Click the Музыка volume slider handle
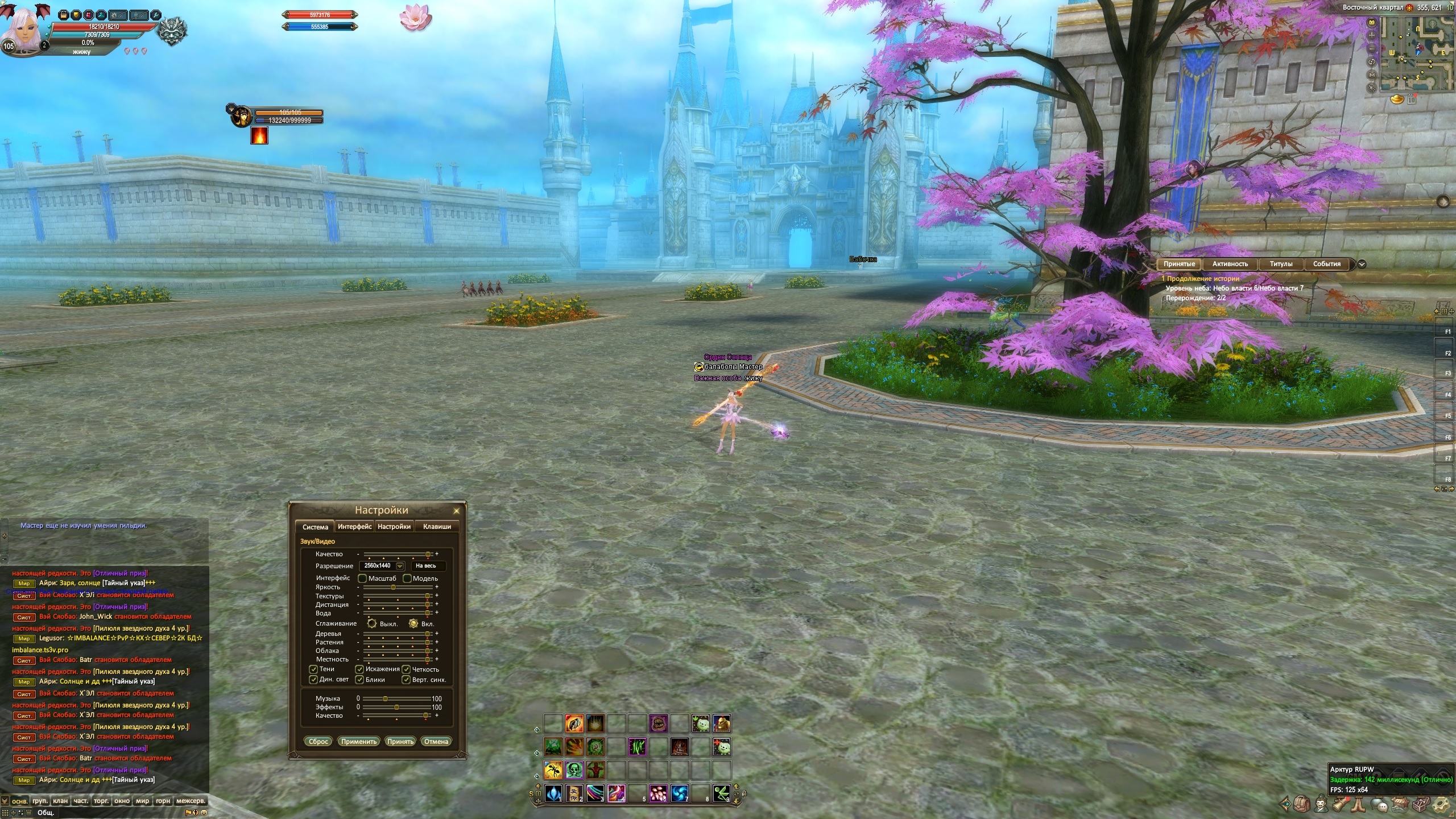The image size is (1456, 819). point(385,698)
